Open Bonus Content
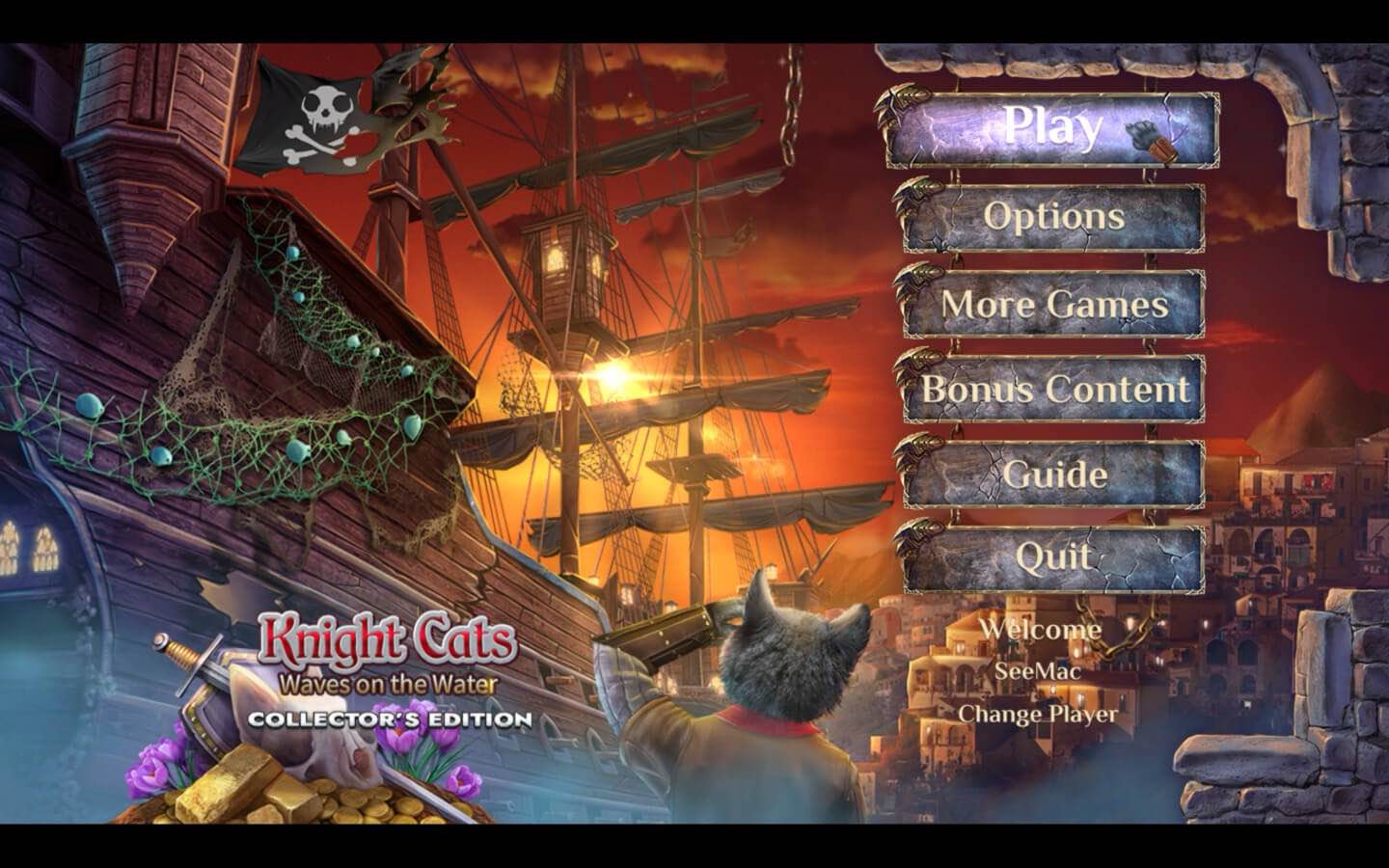Screen dimensions: 1389x868 pos(1054,391)
